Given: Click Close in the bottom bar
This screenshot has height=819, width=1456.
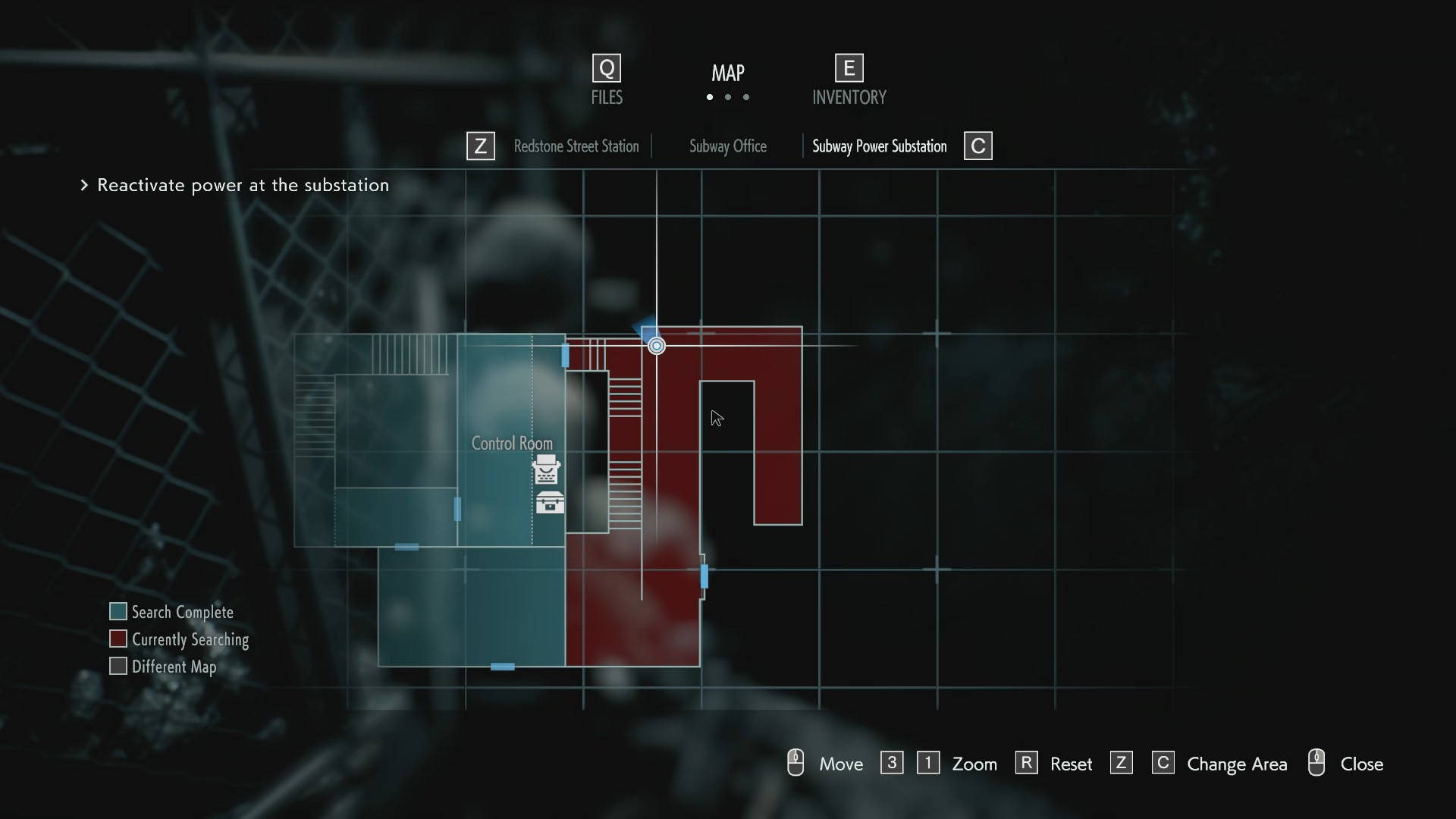Looking at the screenshot, I should 1363,764.
